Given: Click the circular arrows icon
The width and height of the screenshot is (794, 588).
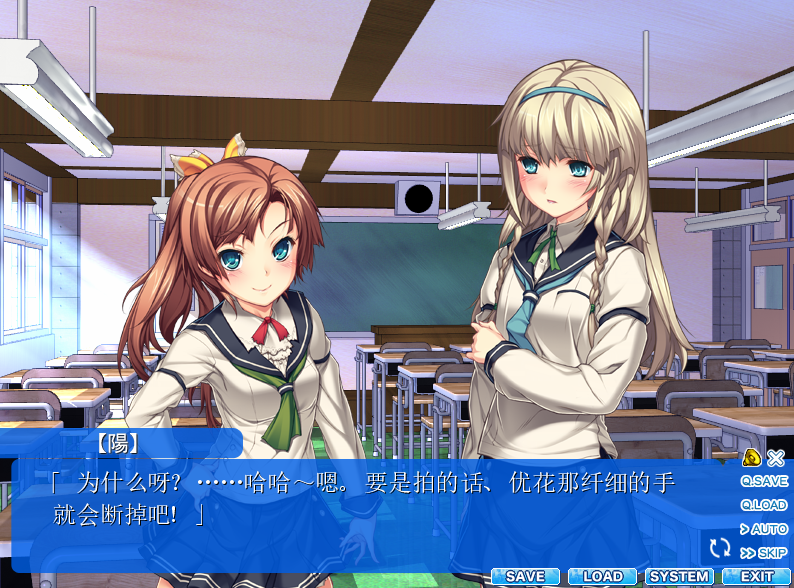Looking at the screenshot, I should coord(720,547).
